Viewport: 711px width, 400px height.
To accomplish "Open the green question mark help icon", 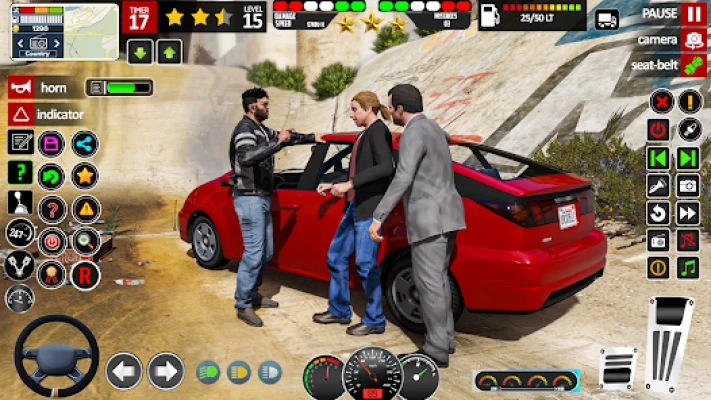I will [x=20, y=172].
